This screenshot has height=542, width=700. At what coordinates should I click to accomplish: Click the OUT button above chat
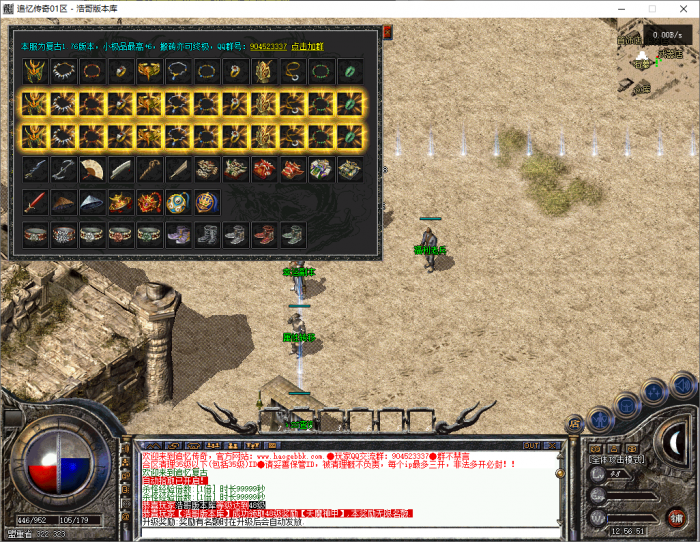531,444
